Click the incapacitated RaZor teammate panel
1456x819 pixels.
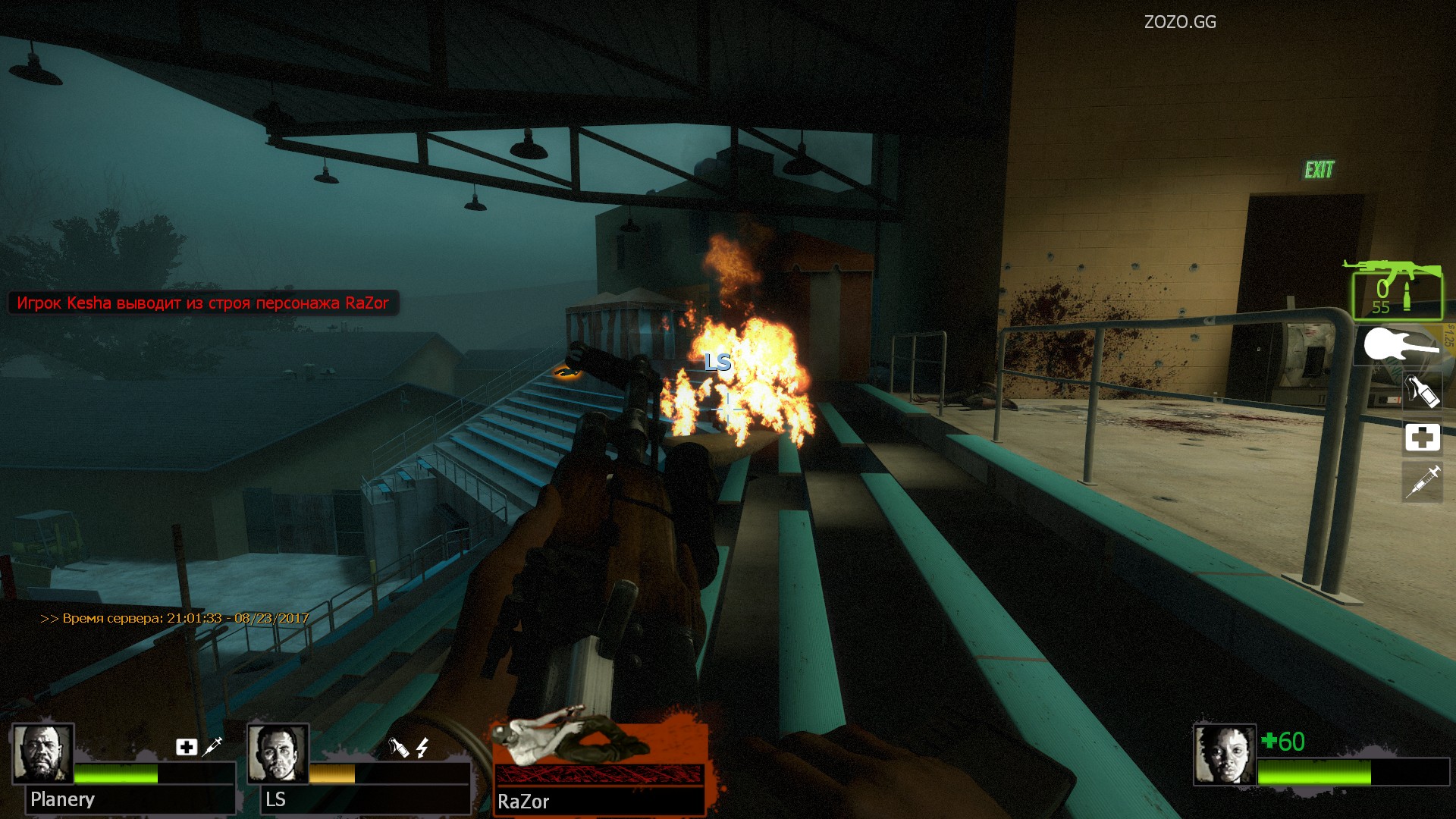(x=599, y=767)
